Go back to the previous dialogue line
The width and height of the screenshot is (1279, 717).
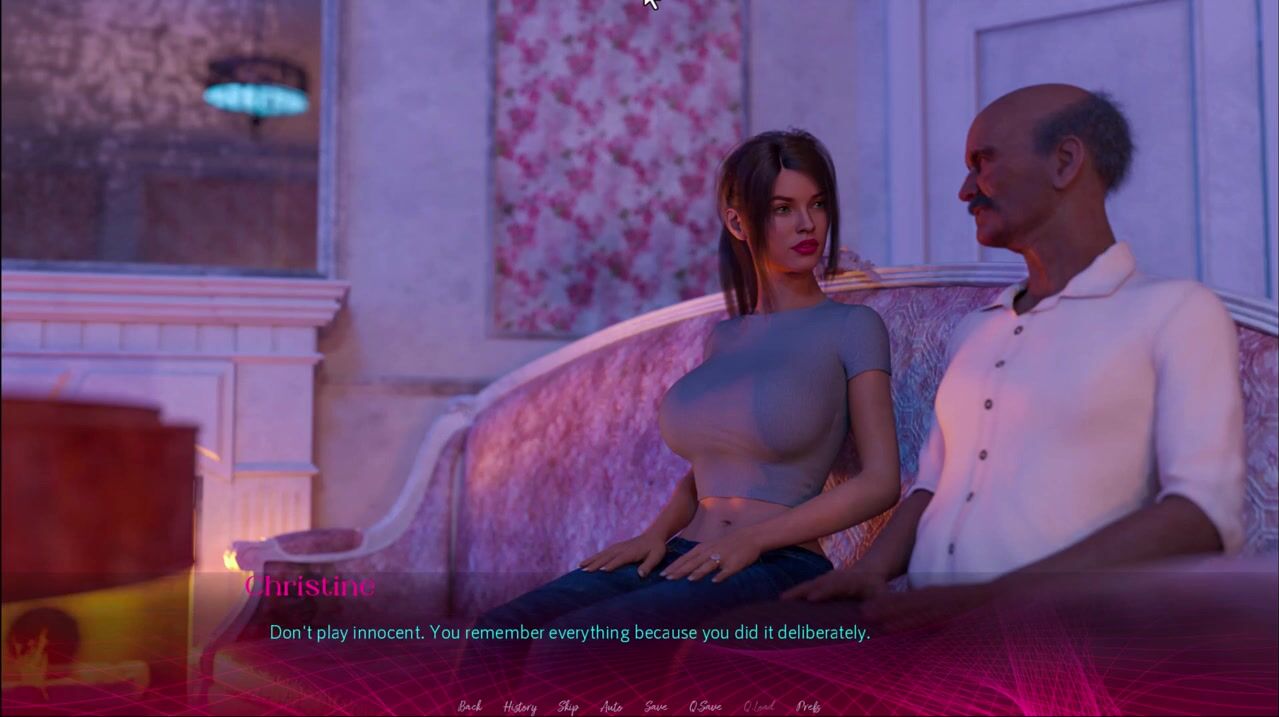coord(469,707)
